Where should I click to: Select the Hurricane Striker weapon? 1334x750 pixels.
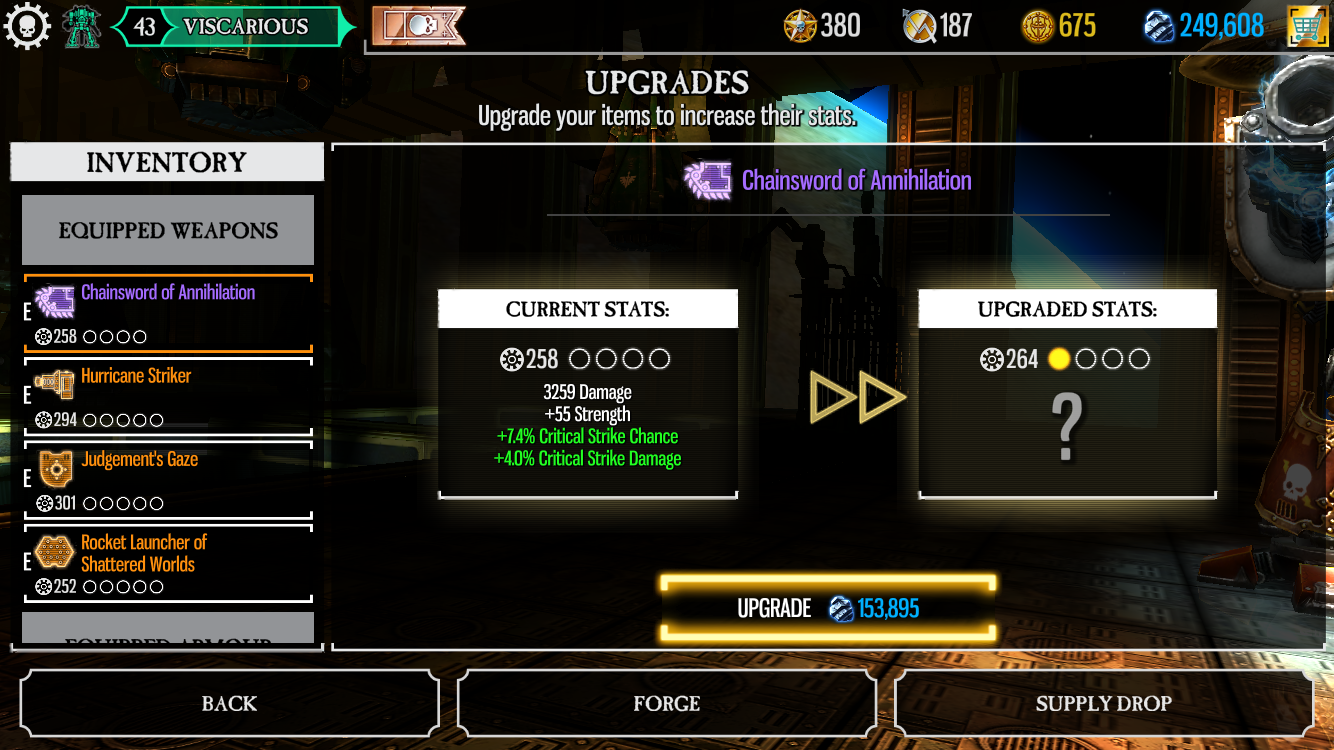pyautogui.click(x=168, y=397)
